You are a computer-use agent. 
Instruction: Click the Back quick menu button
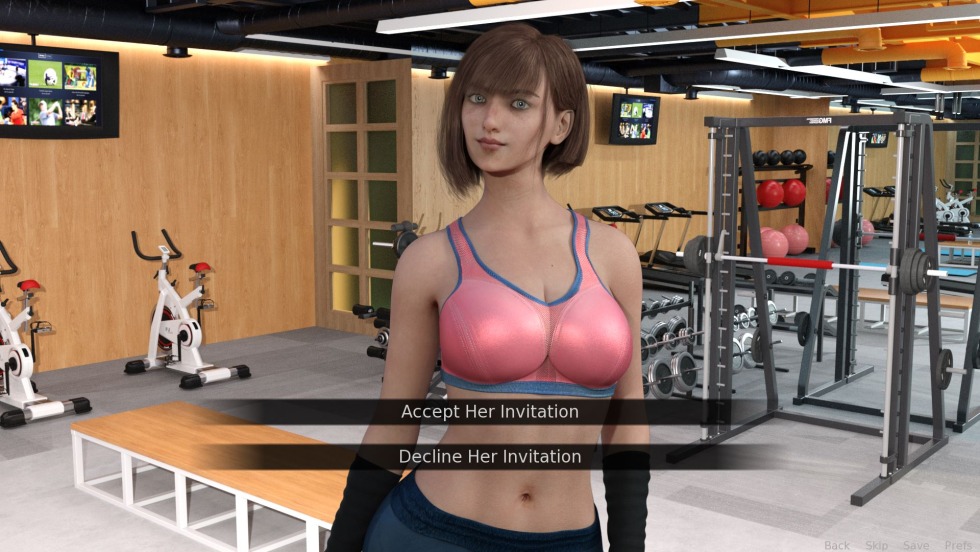tap(836, 545)
